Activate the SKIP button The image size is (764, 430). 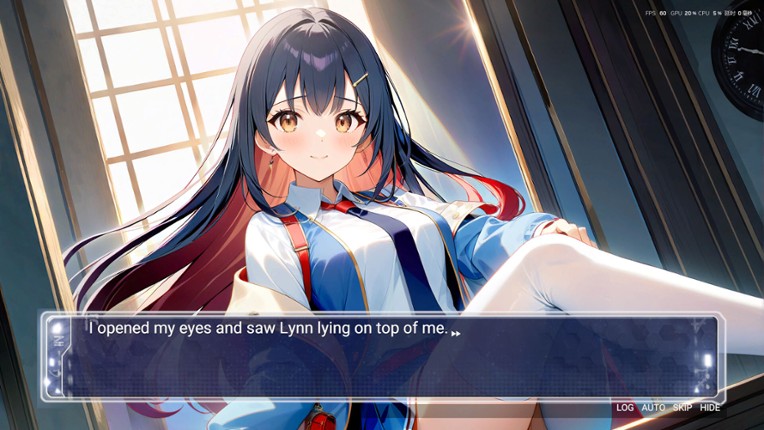click(682, 408)
